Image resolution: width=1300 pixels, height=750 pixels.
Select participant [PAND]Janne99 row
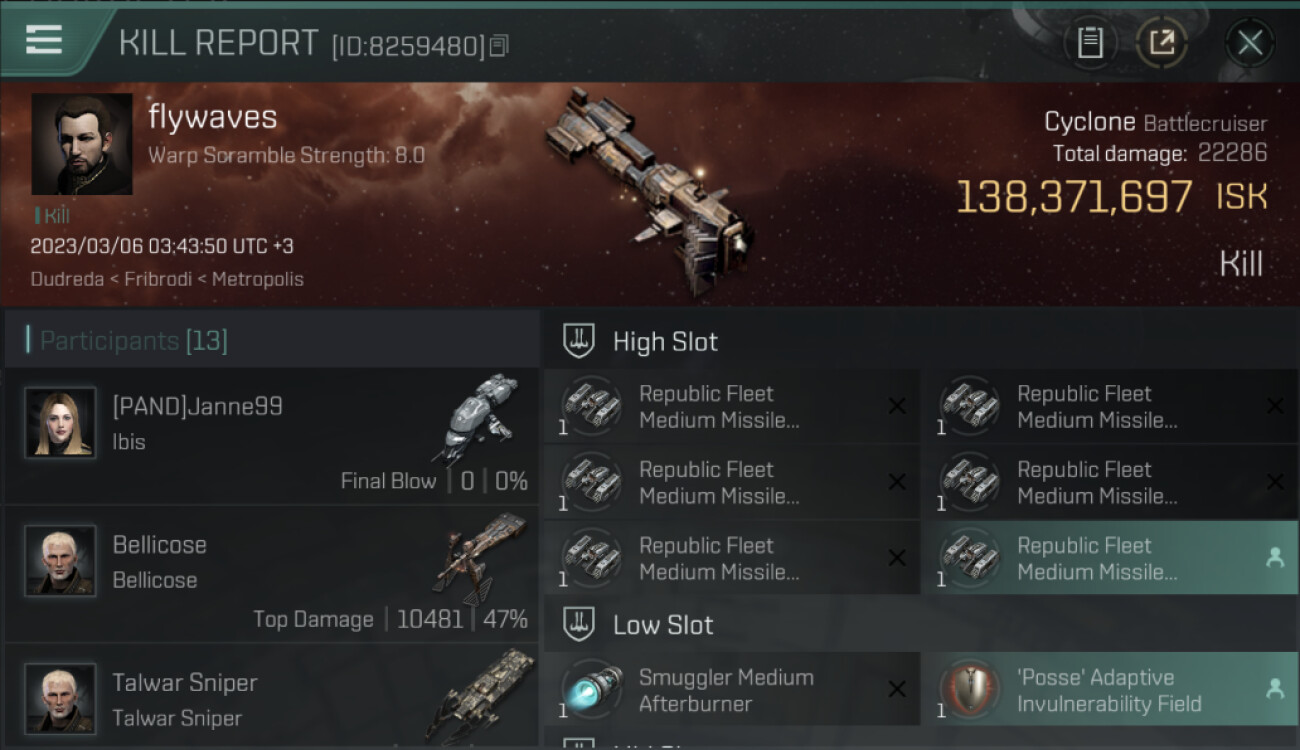(x=272, y=436)
